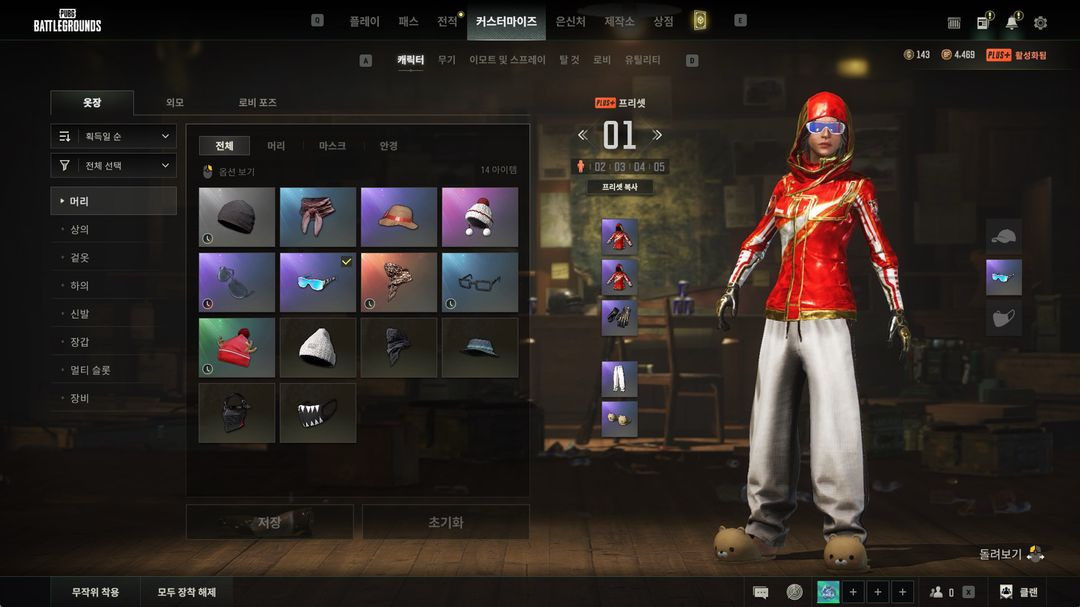Click 무작위 착용 (Random Equip)
Screen dimensions: 1080x607
click(95, 592)
